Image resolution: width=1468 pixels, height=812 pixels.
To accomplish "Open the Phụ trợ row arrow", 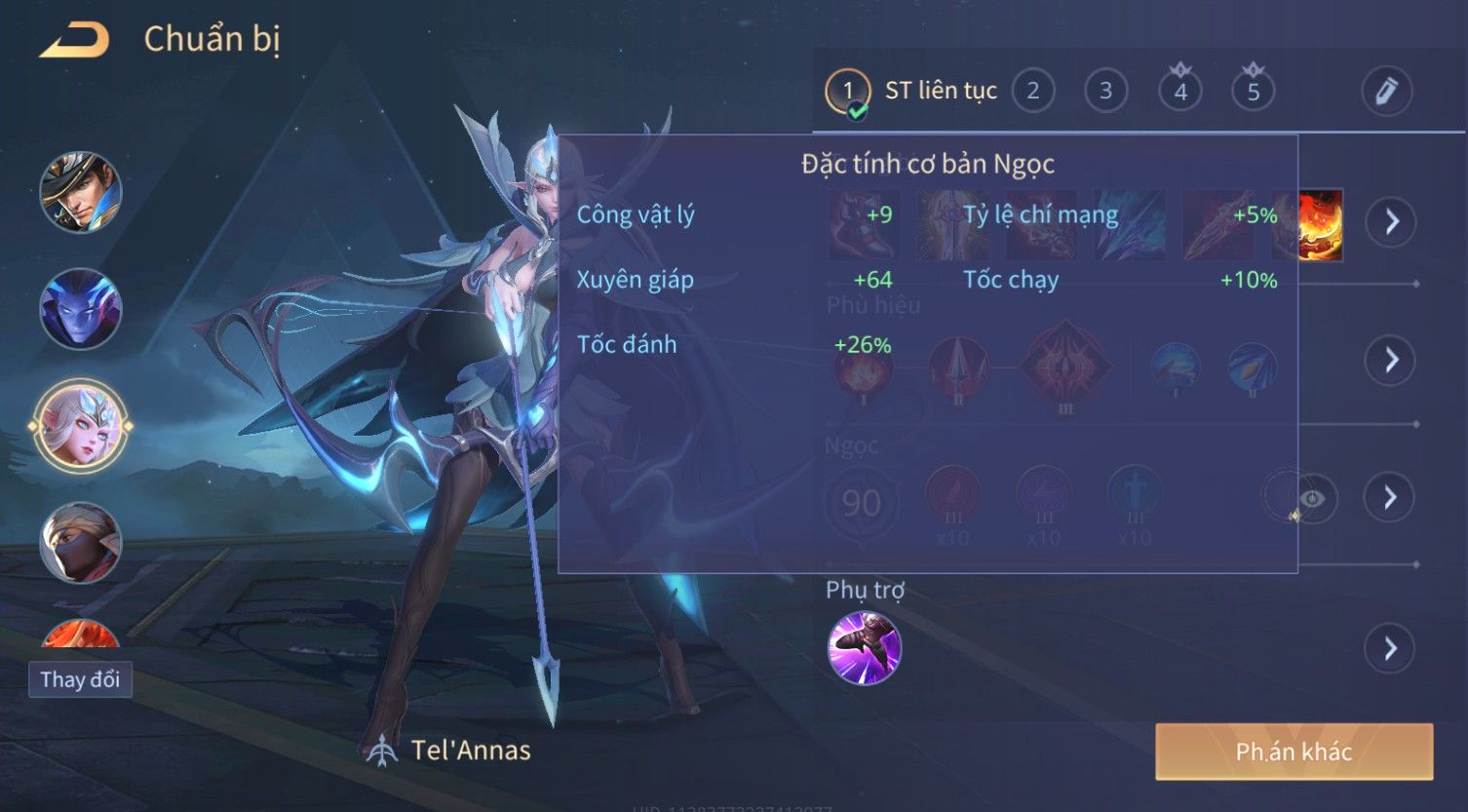I will click(1390, 648).
